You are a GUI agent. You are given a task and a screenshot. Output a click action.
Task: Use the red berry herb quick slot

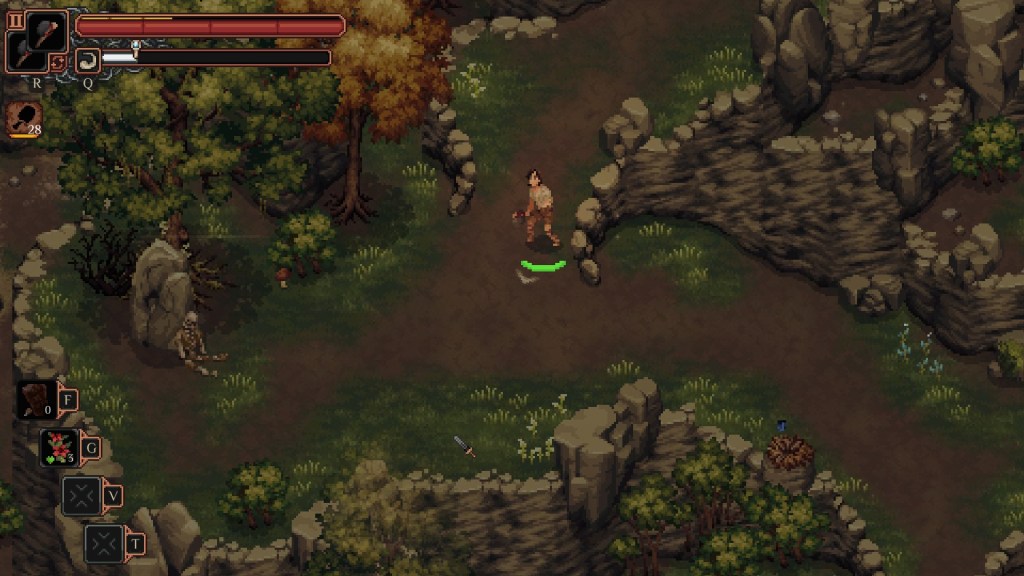[x=58, y=447]
